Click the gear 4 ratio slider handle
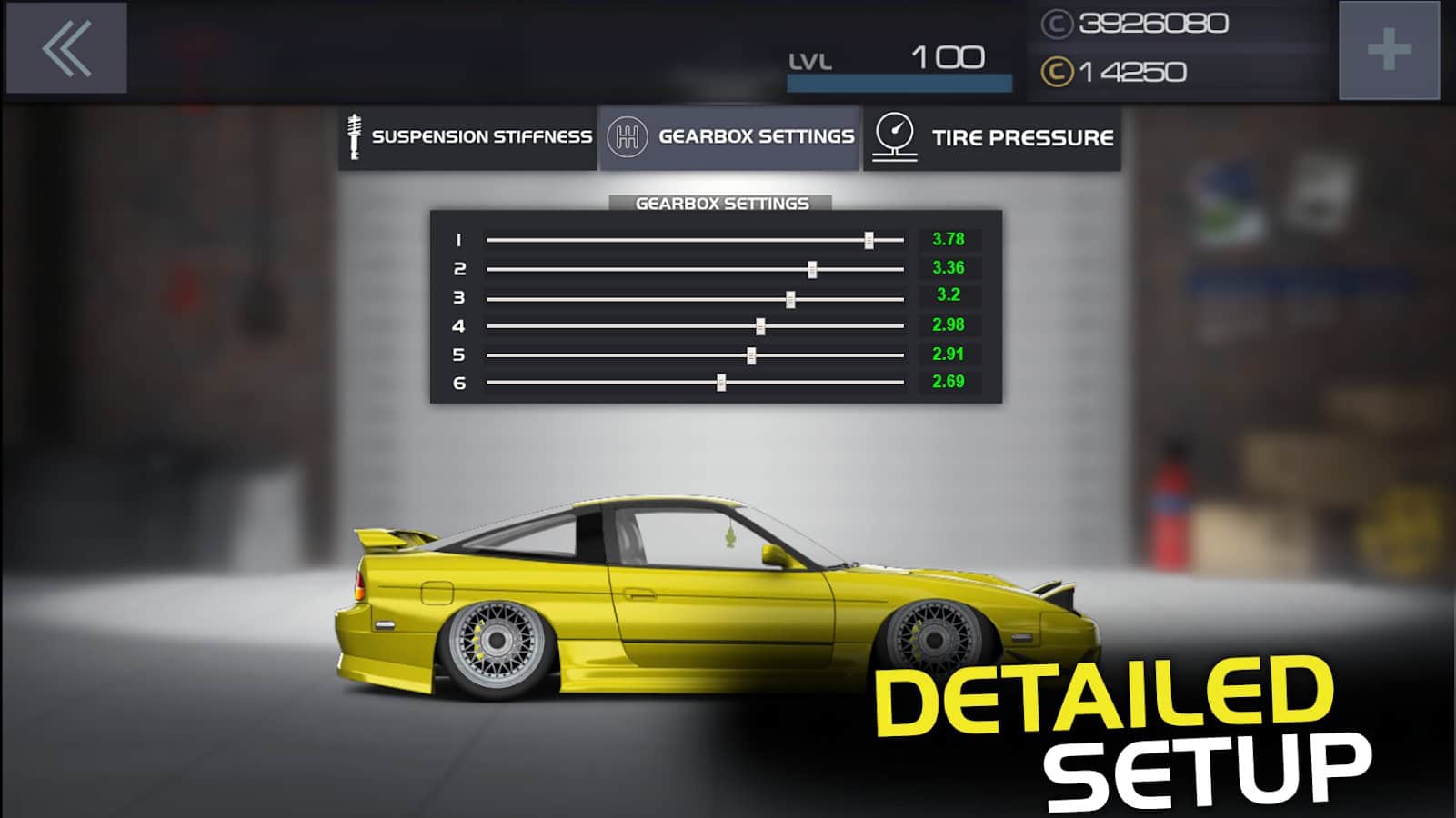 click(760, 326)
